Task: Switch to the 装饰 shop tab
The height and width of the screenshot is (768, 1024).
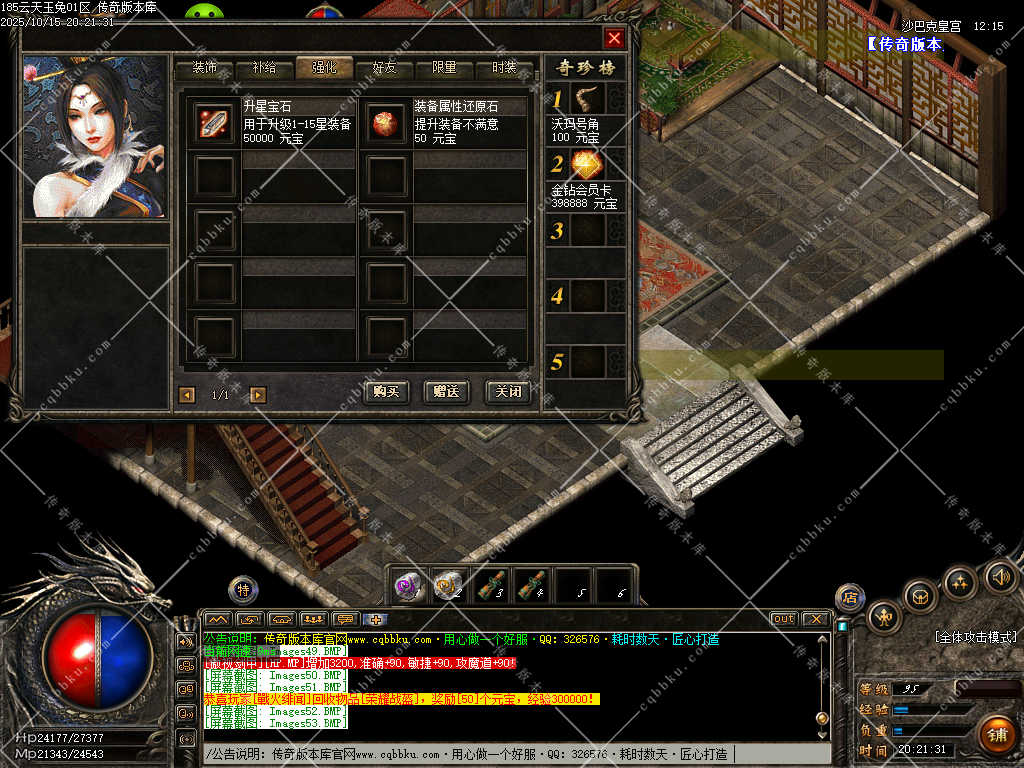Action: tap(205, 68)
